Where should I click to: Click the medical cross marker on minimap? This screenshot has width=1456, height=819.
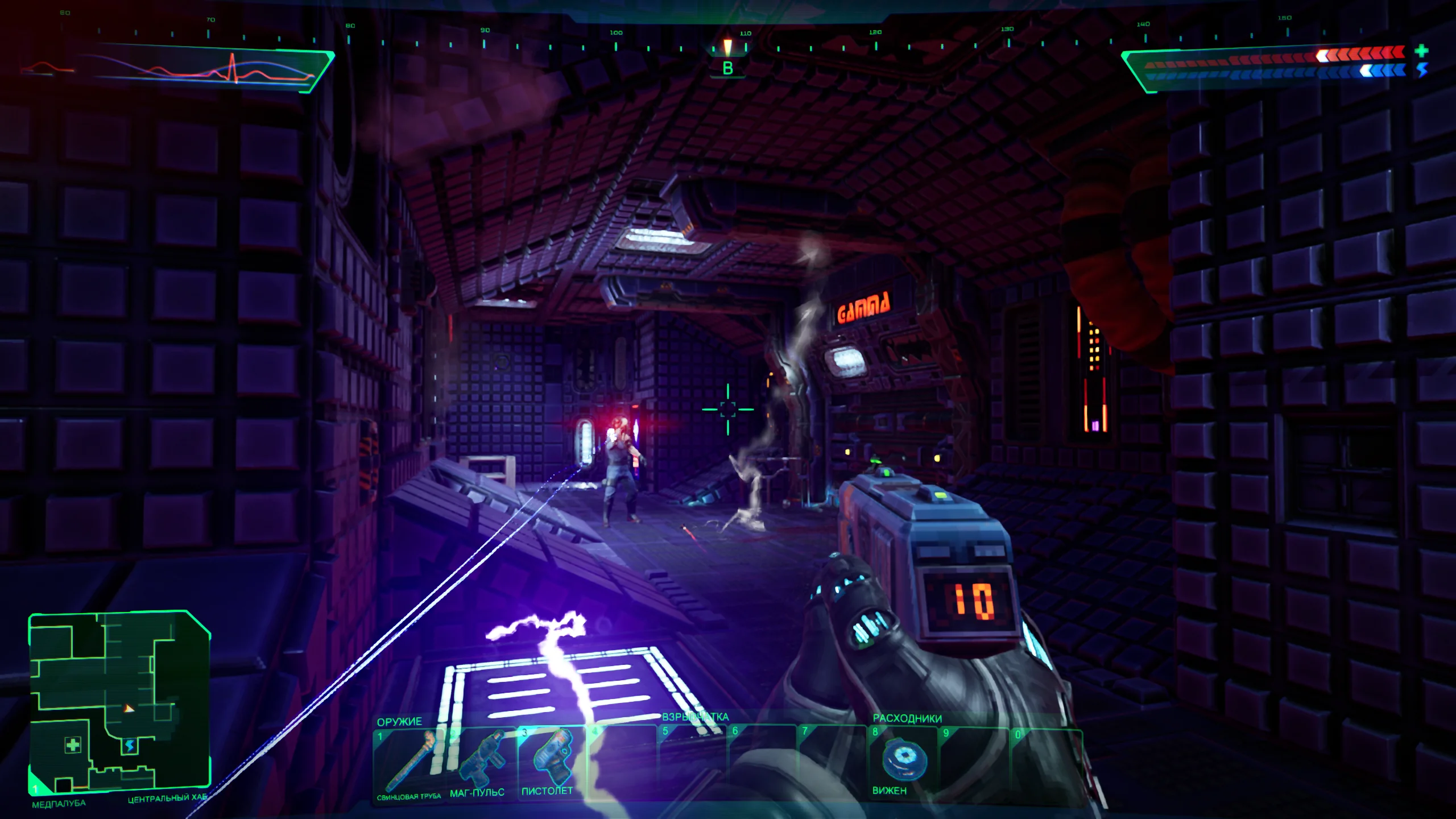pos(73,745)
